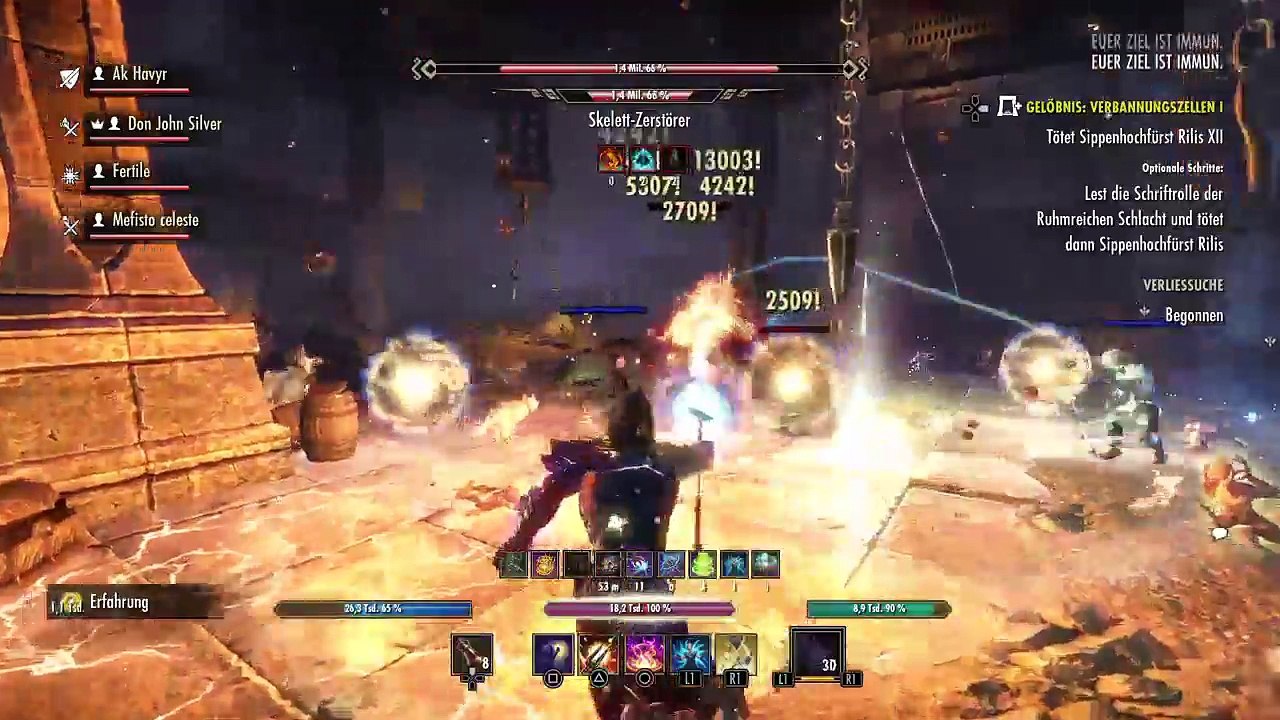Select party member Ak Havyr

click(139, 74)
